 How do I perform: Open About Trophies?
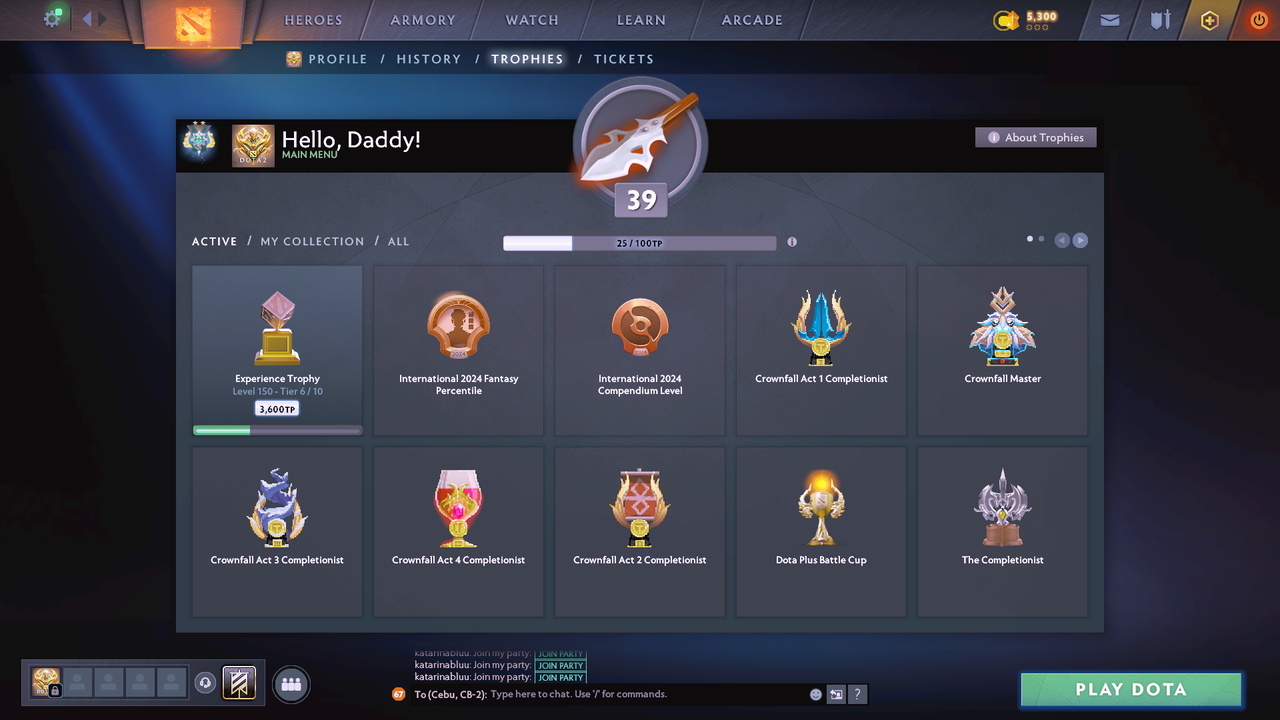point(1035,137)
